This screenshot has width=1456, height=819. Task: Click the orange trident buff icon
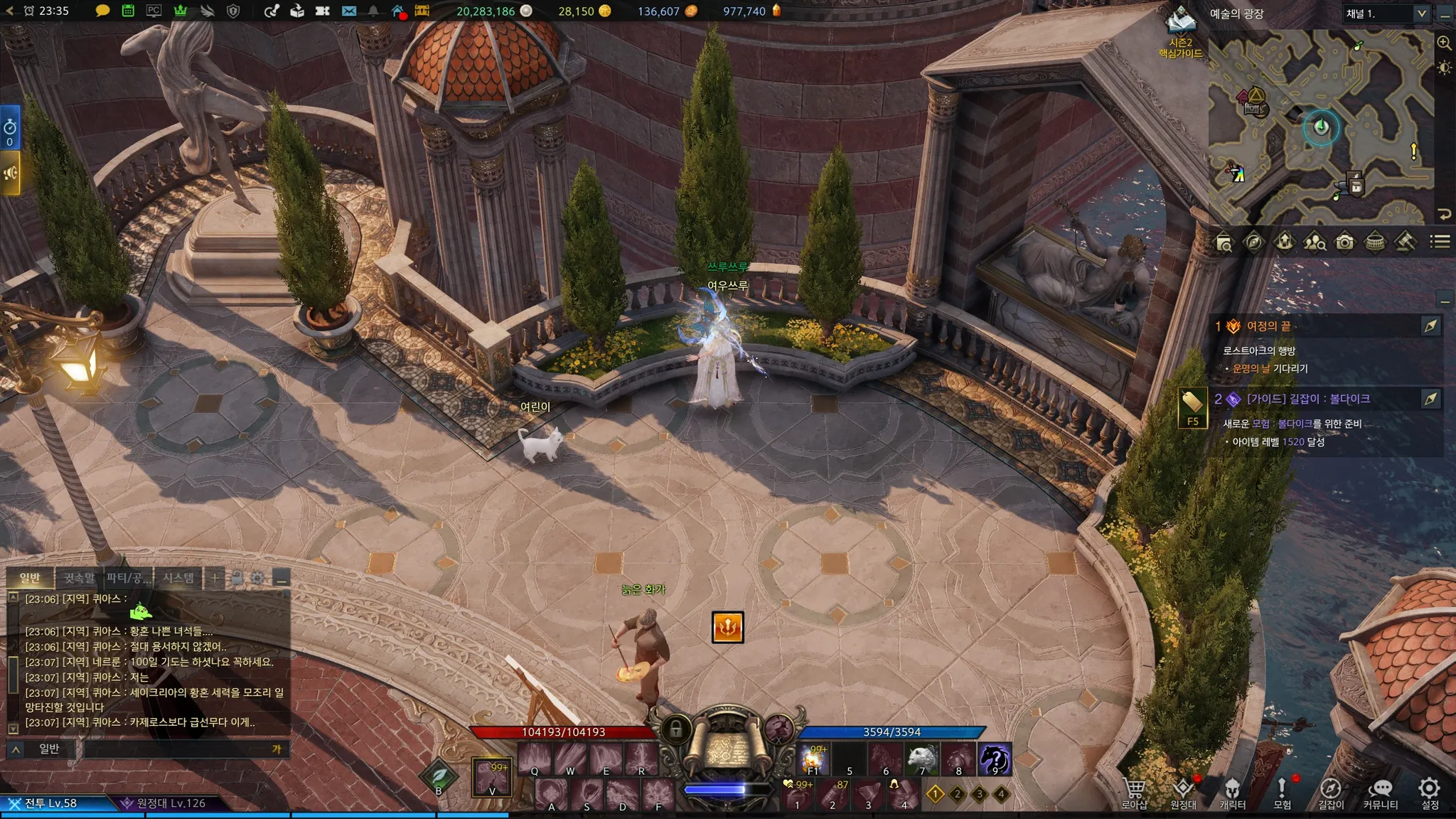click(x=727, y=627)
